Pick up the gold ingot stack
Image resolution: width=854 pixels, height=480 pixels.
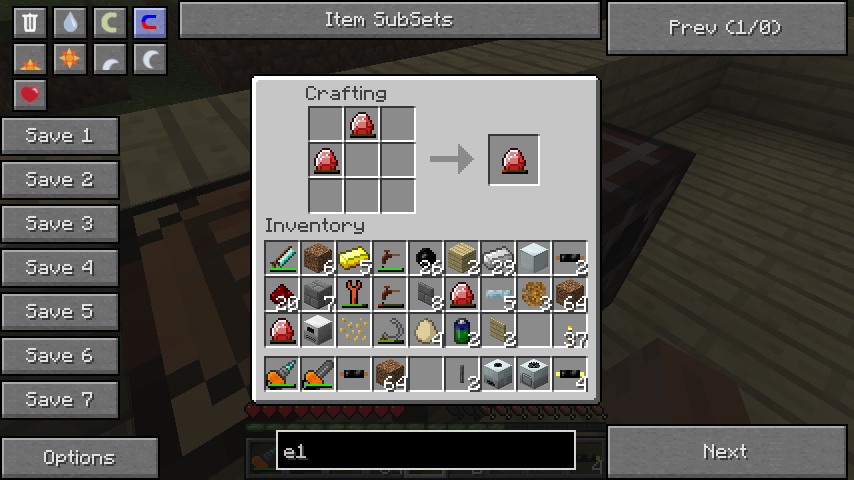pos(354,258)
